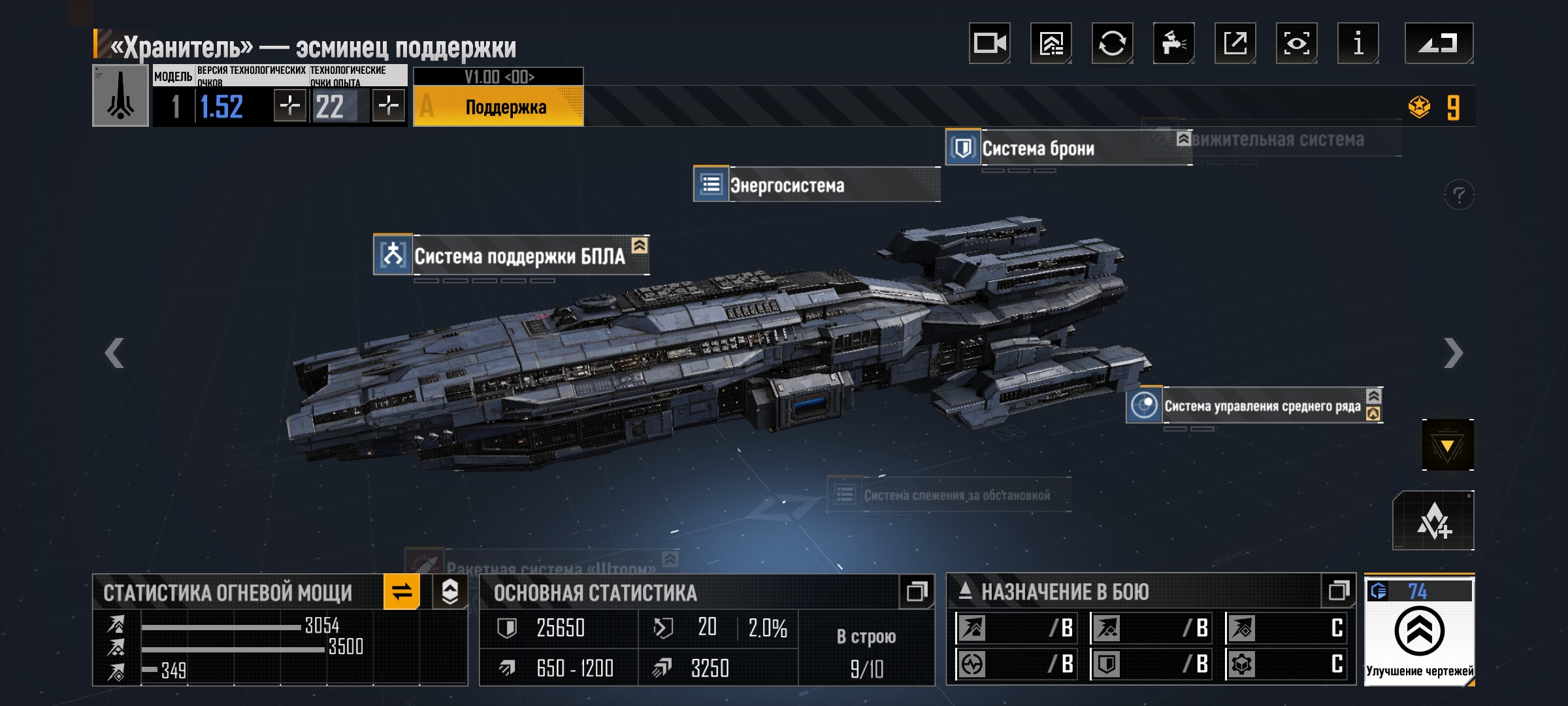Show ship information with the i button

click(x=1358, y=44)
